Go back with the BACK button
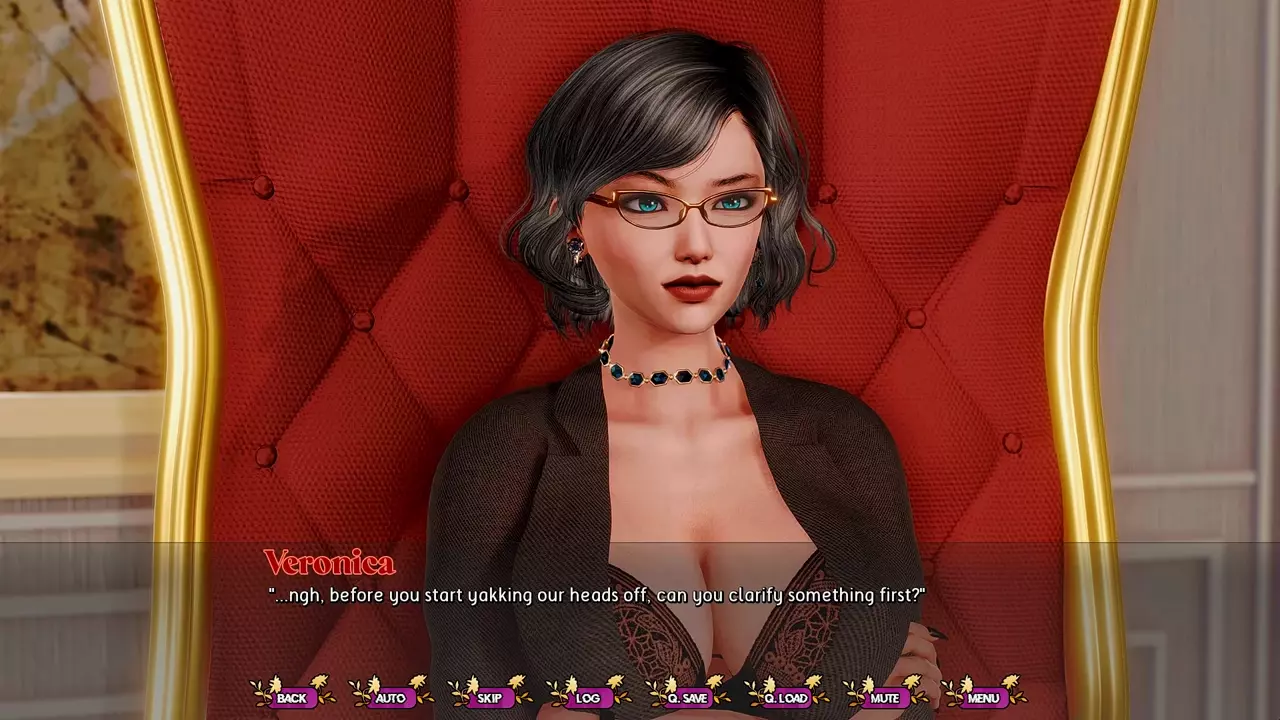Screen dimensions: 1280x720 click(x=292, y=698)
